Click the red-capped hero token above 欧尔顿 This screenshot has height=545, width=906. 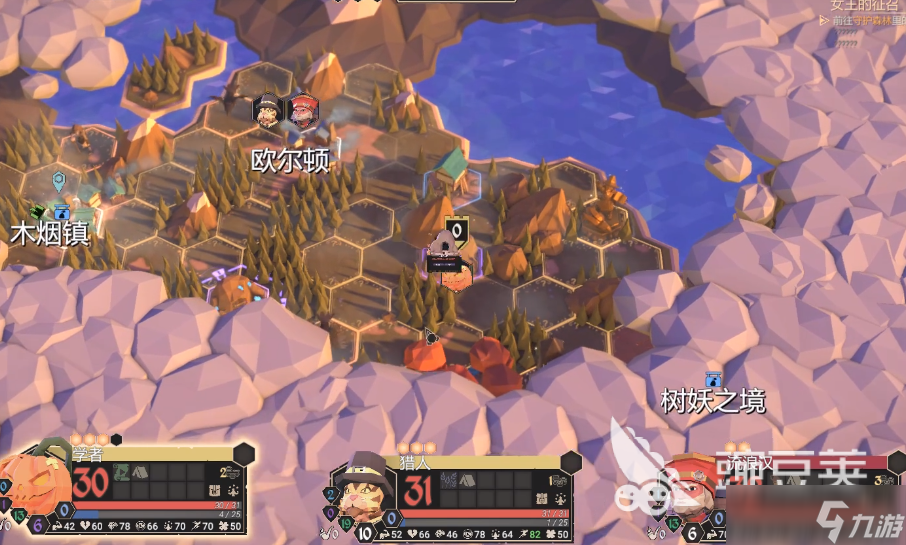point(302,110)
